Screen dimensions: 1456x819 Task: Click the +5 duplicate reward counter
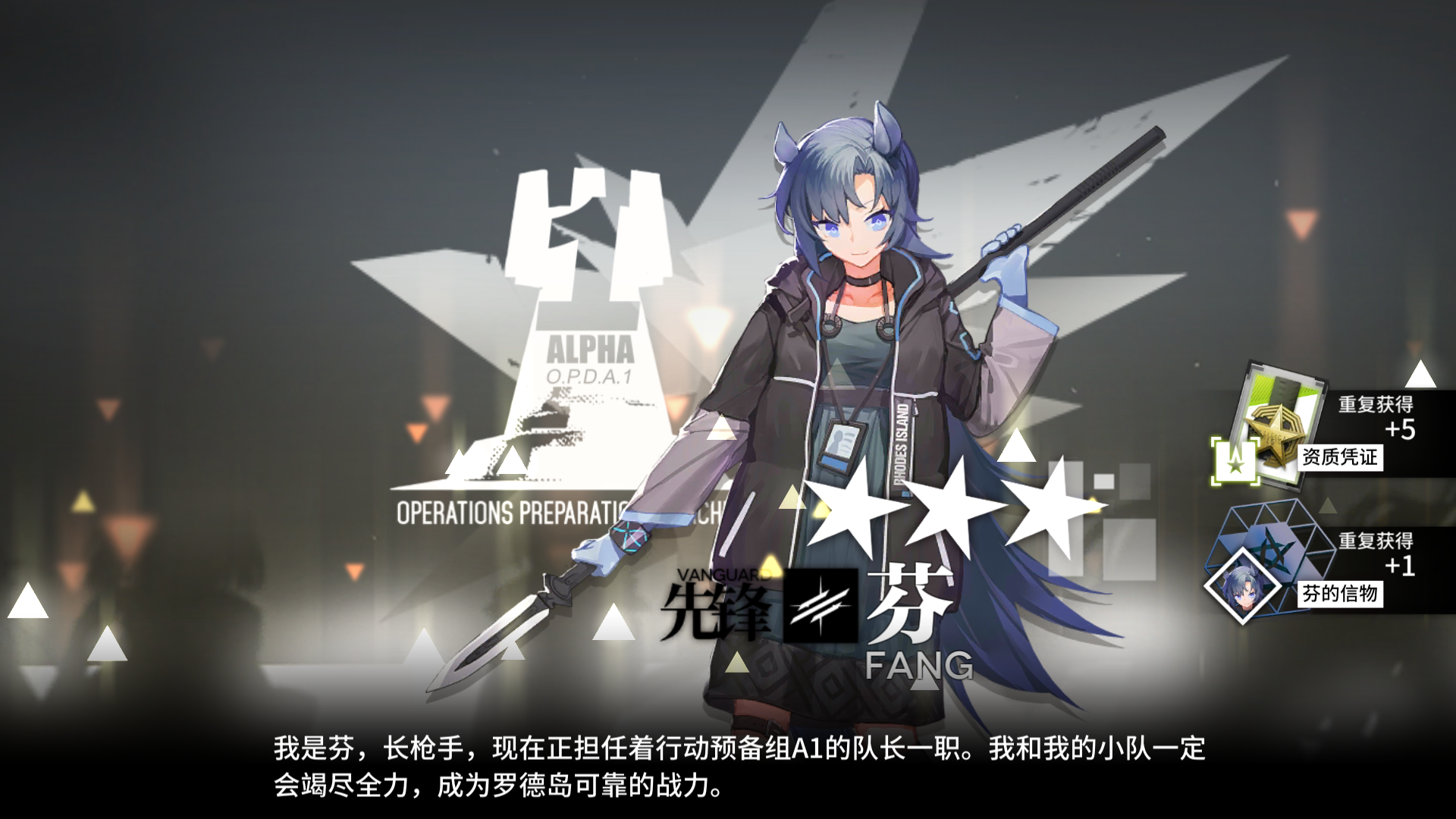1400,431
